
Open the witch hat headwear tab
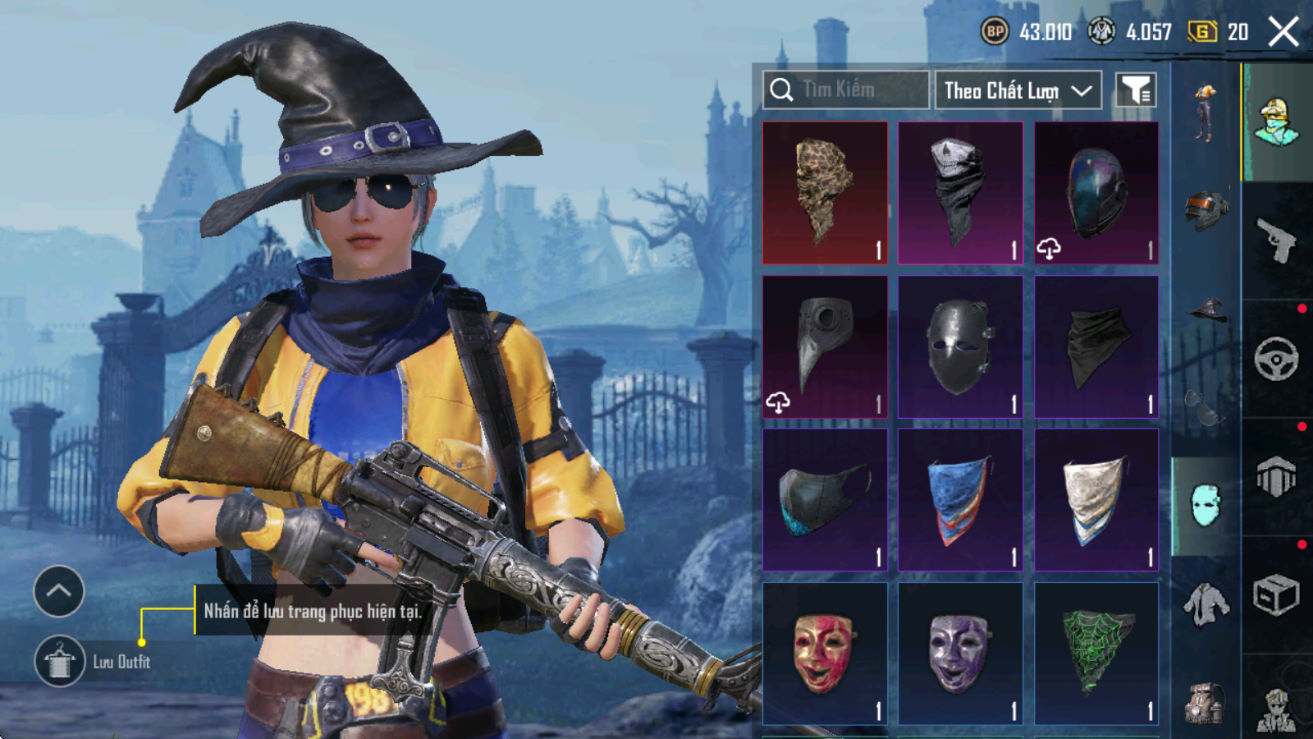click(x=1206, y=309)
